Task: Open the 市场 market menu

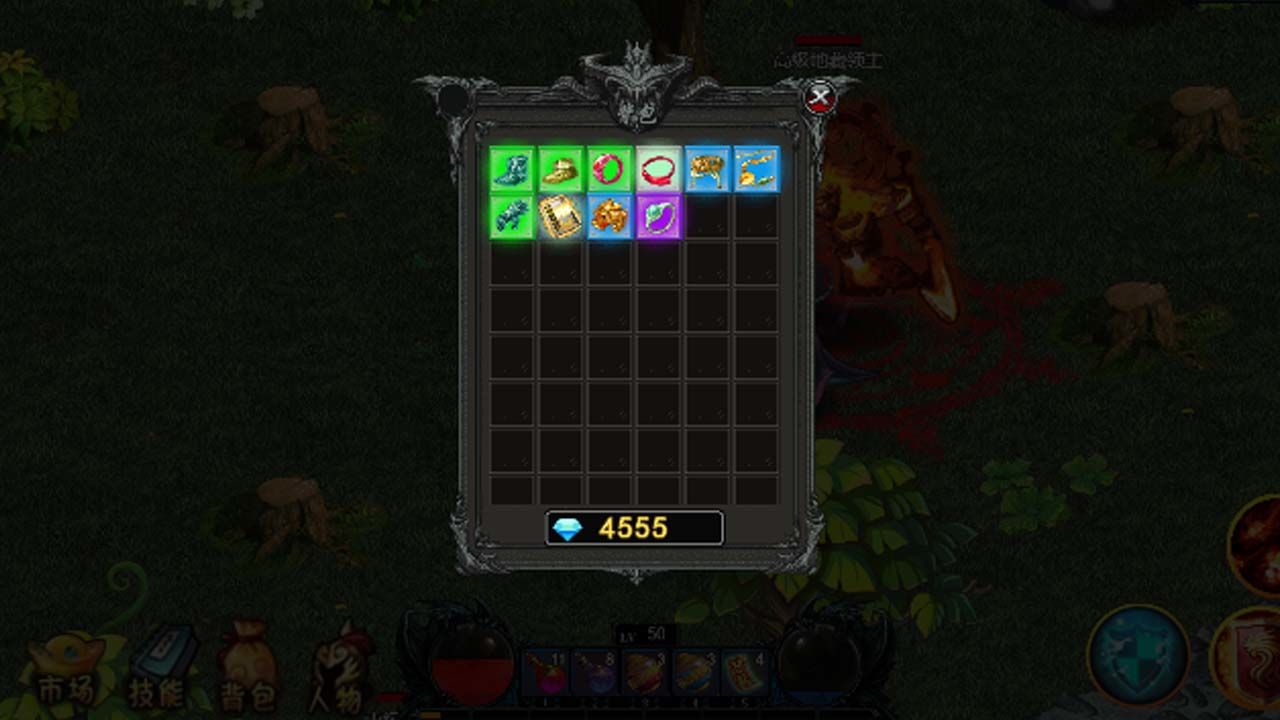Action: point(66,672)
